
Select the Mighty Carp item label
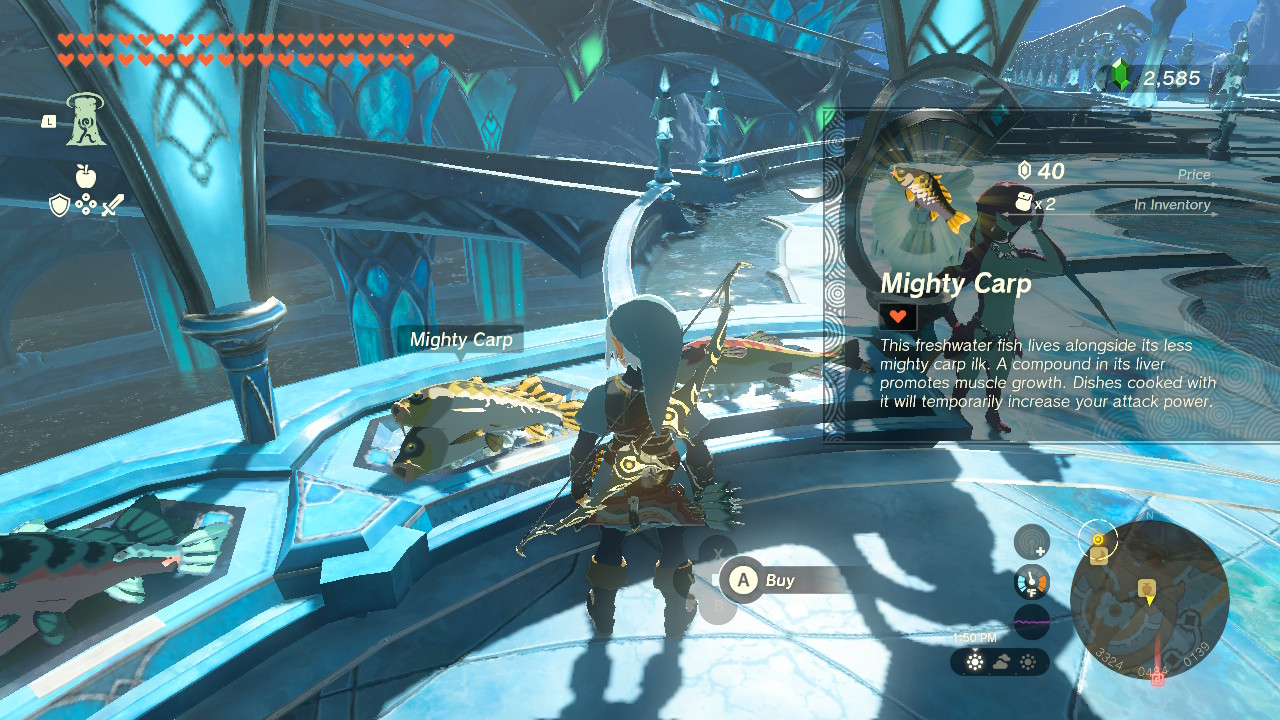click(461, 340)
